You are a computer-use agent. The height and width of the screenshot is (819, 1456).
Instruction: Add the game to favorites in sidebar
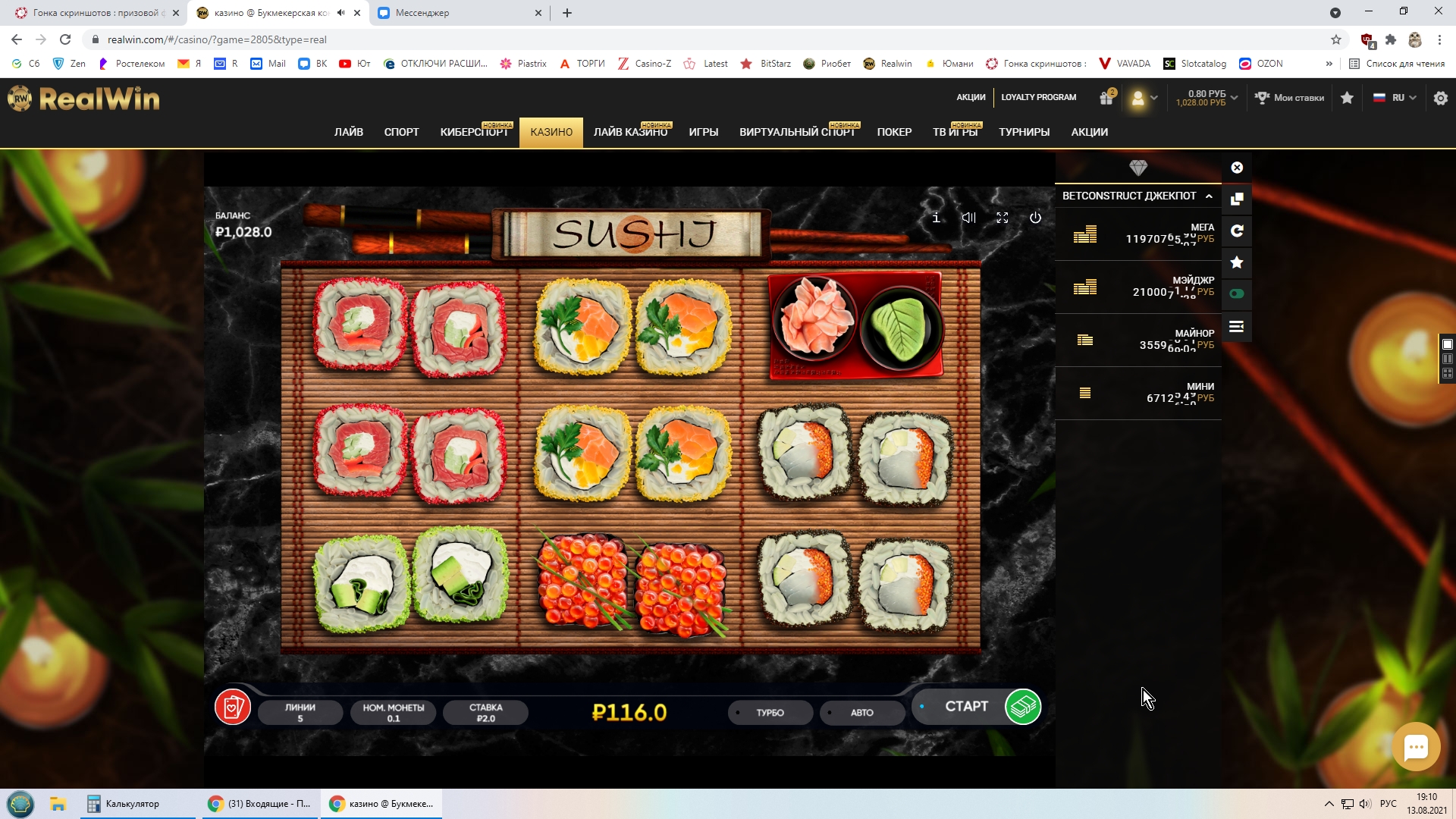click(x=1237, y=262)
